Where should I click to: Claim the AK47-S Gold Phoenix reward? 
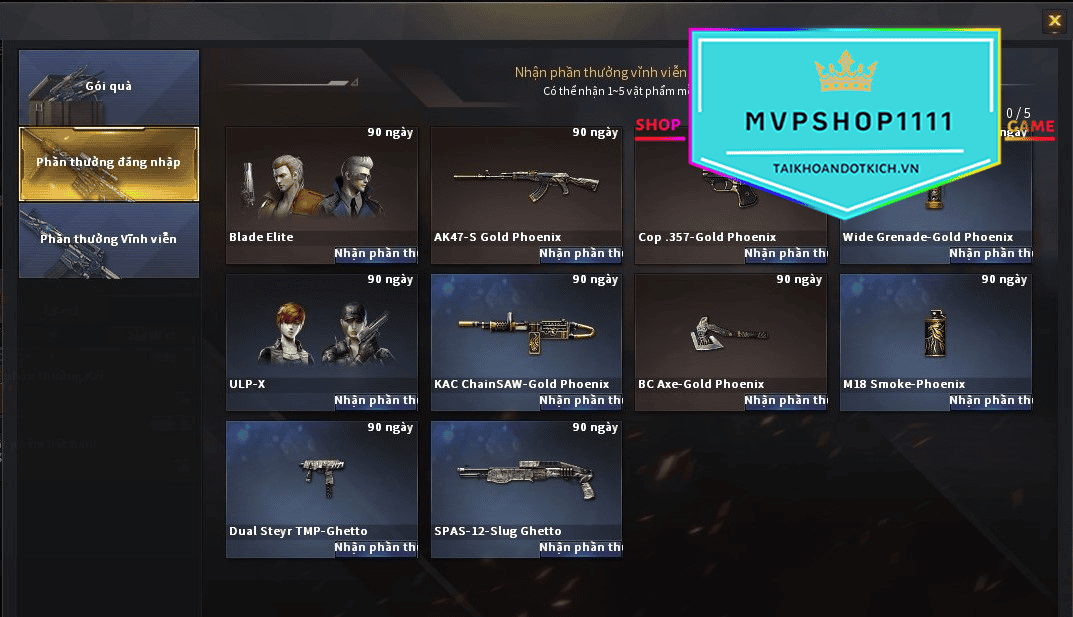[579, 254]
